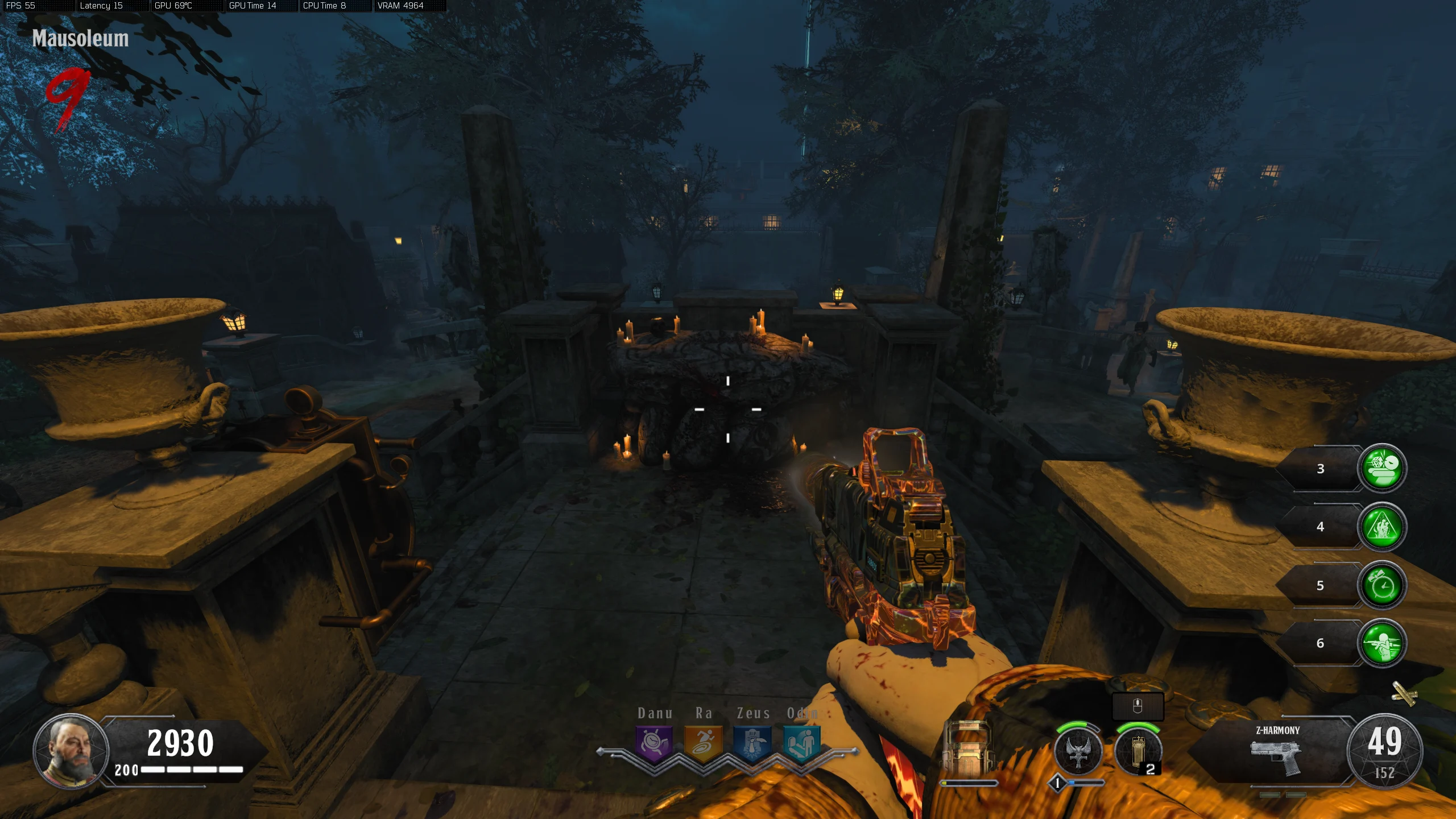Select the Z-Harmony pistol weapon icon
1456x819 pixels.
coord(1276,756)
